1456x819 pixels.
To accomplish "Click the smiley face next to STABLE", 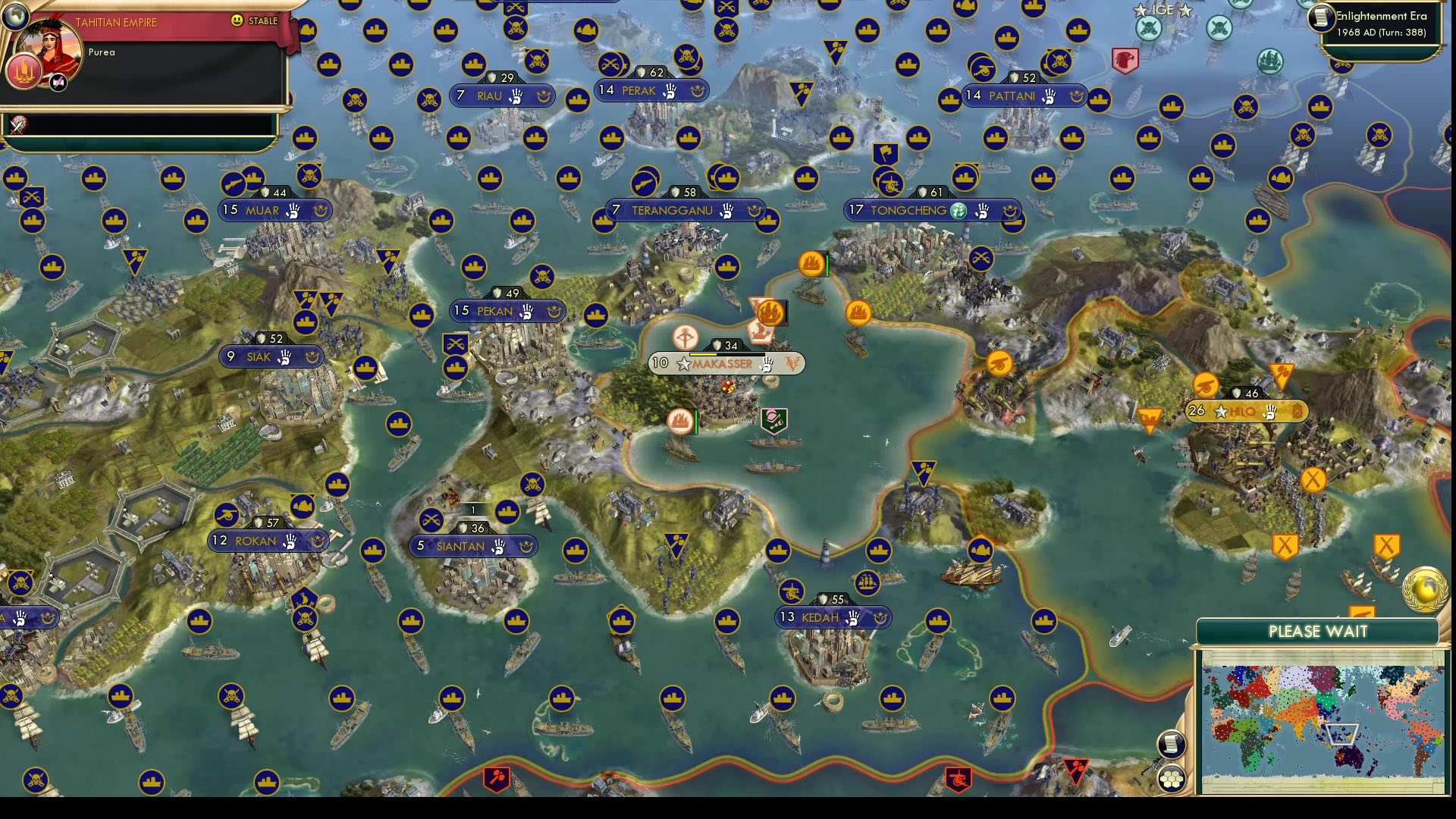I will coord(236,20).
